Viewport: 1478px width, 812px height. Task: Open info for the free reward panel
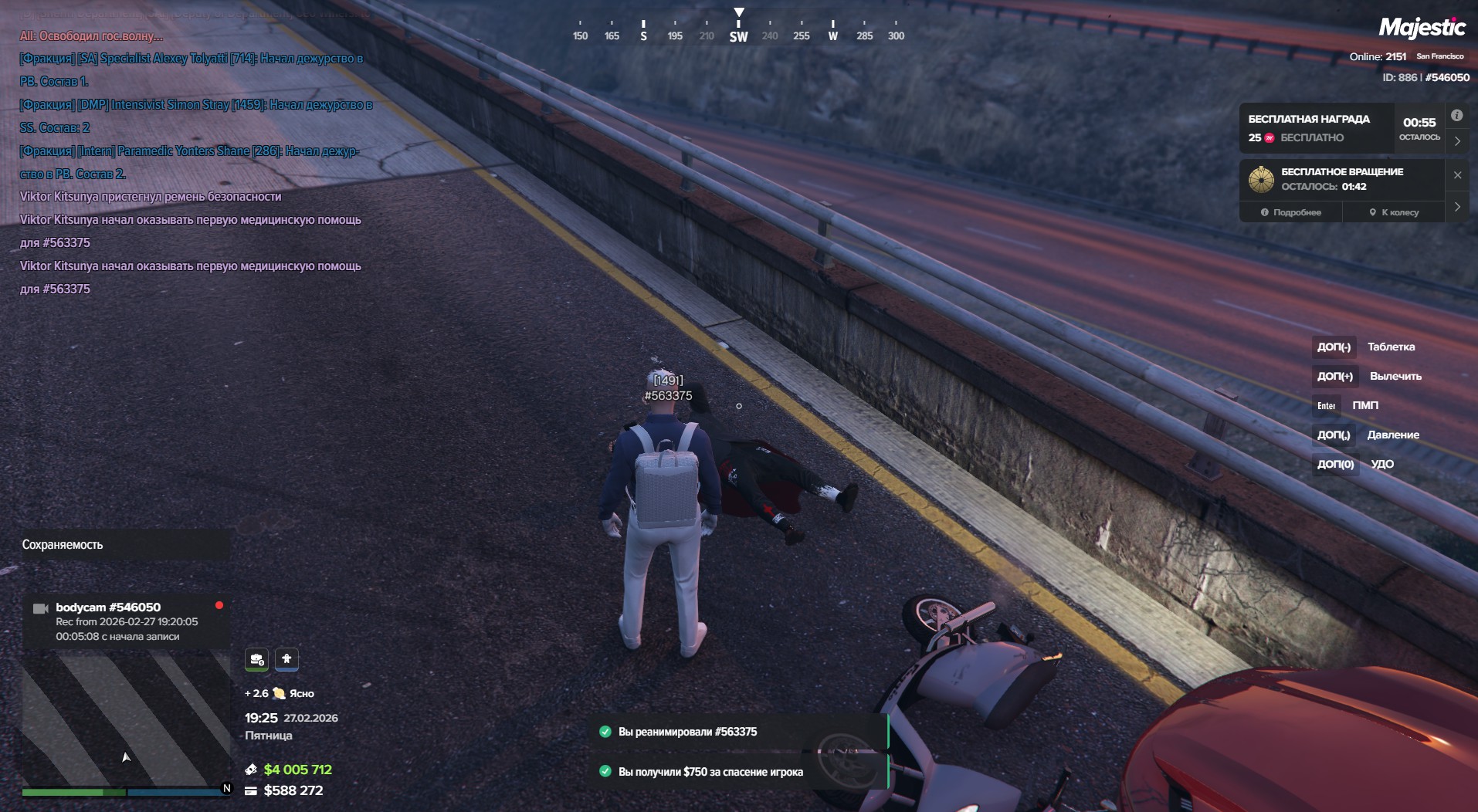click(x=1456, y=116)
